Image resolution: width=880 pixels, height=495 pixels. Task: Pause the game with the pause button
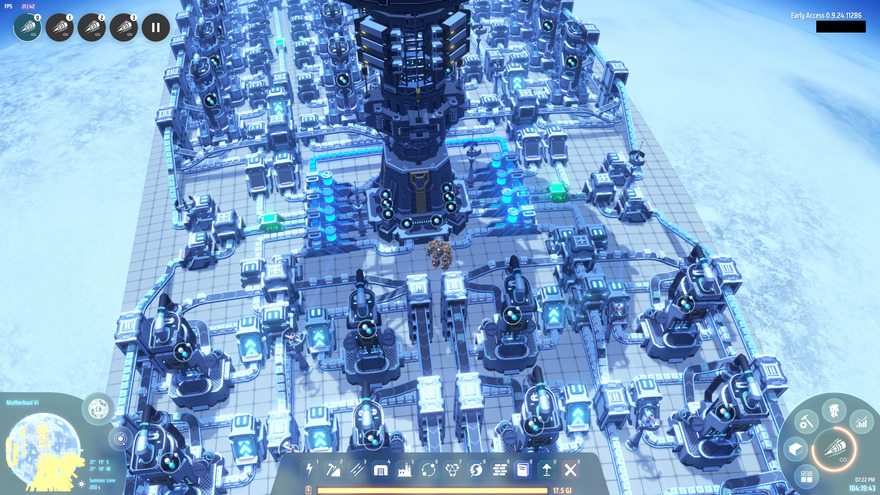[155, 27]
